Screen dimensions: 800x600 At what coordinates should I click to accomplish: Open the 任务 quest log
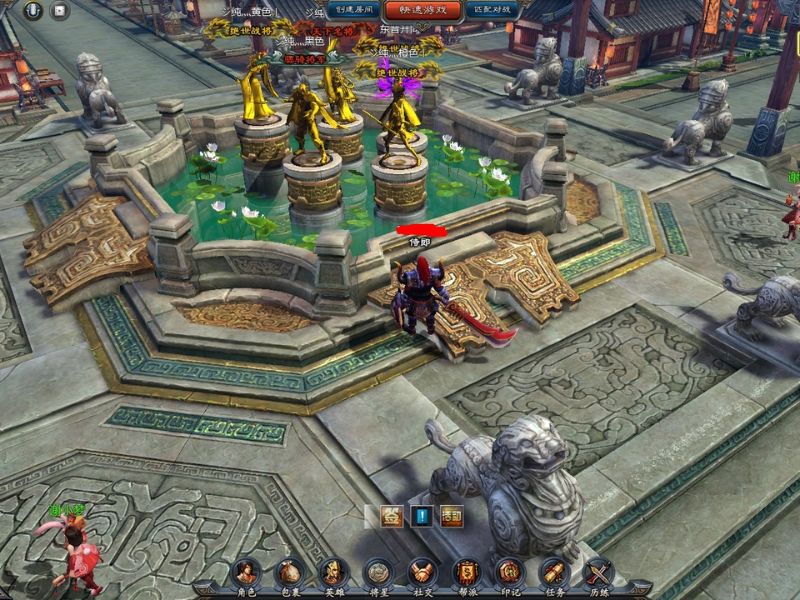coord(554,574)
